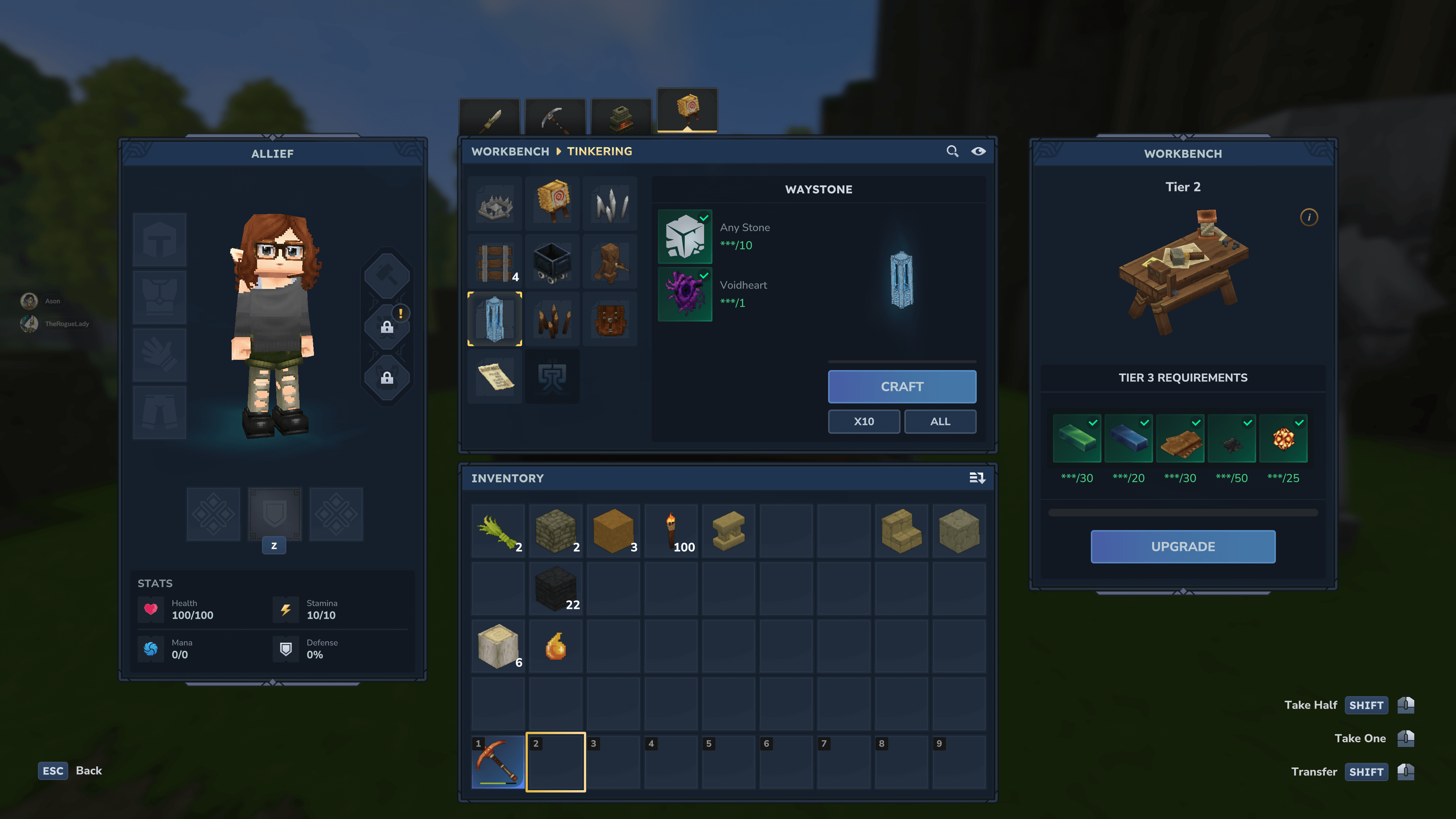Open the workbench info icon
1456x819 pixels.
point(1309,218)
